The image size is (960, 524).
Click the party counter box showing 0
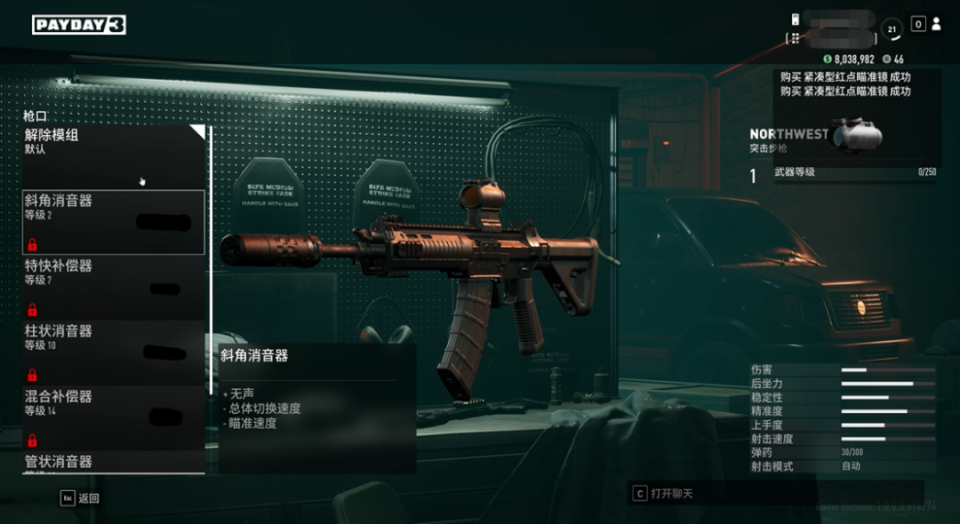click(917, 24)
